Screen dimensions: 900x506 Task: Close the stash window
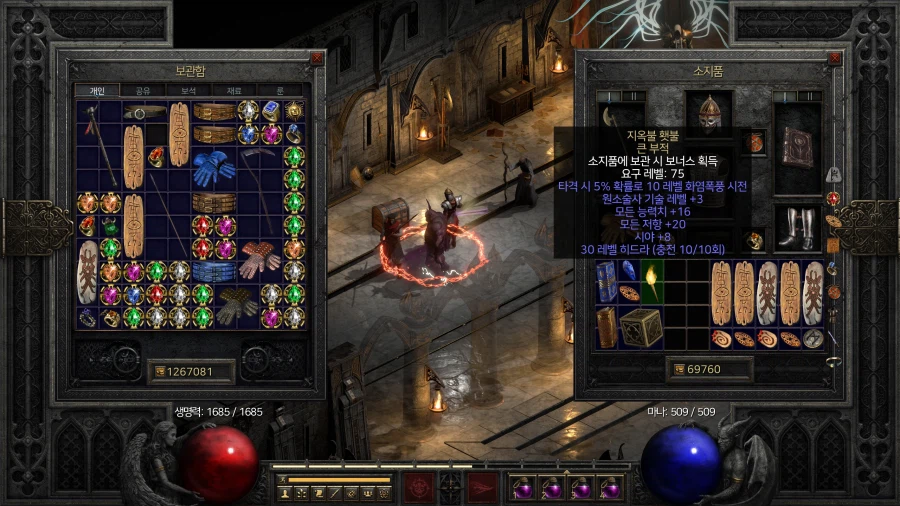coord(317,58)
